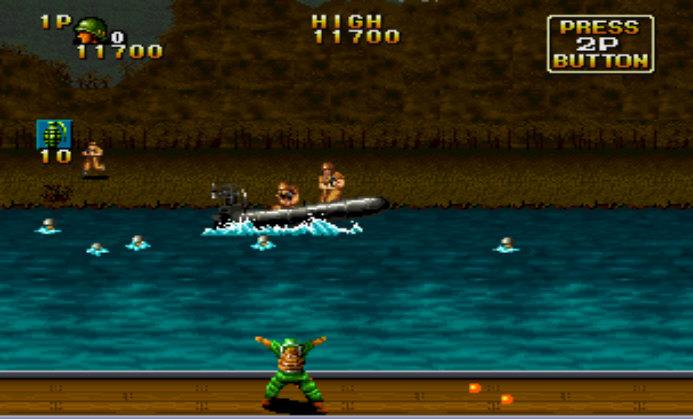Click the 1P soldier helmet lives icon
This screenshot has width=693, height=419.
(91, 30)
